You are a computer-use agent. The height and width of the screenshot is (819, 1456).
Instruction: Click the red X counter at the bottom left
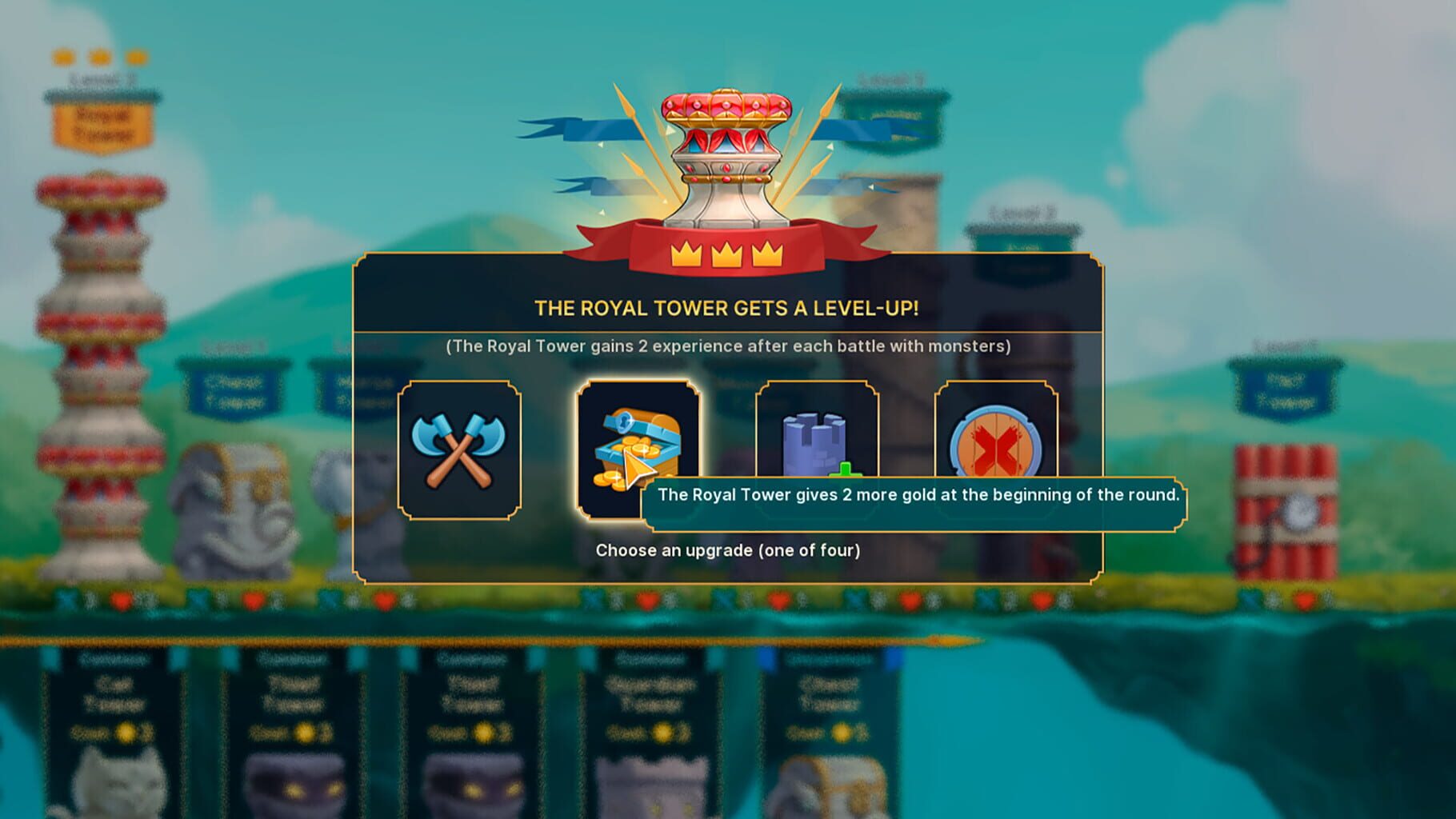(66, 598)
